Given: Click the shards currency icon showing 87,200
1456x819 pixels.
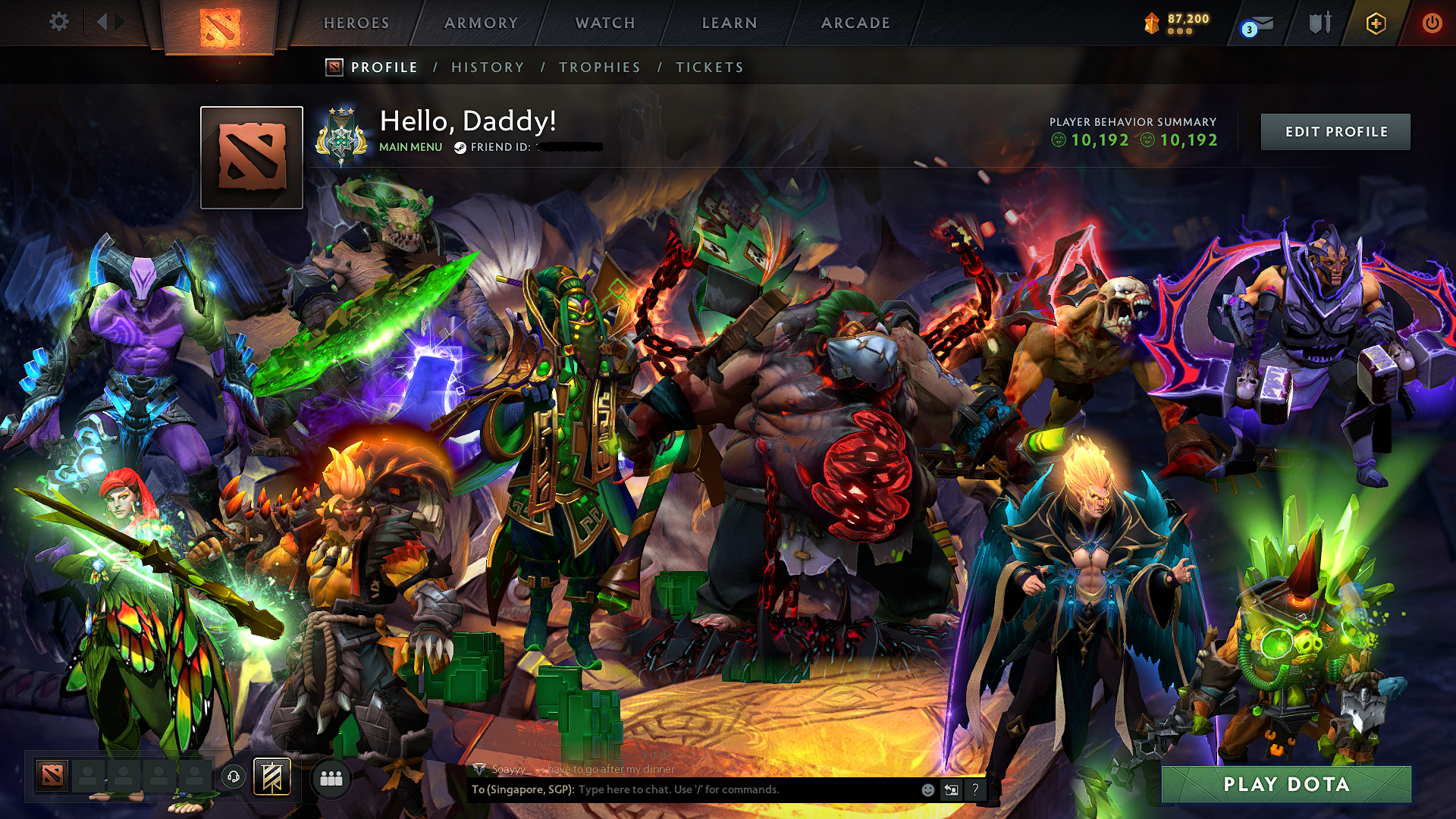Looking at the screenshot, I should 1150,20.
